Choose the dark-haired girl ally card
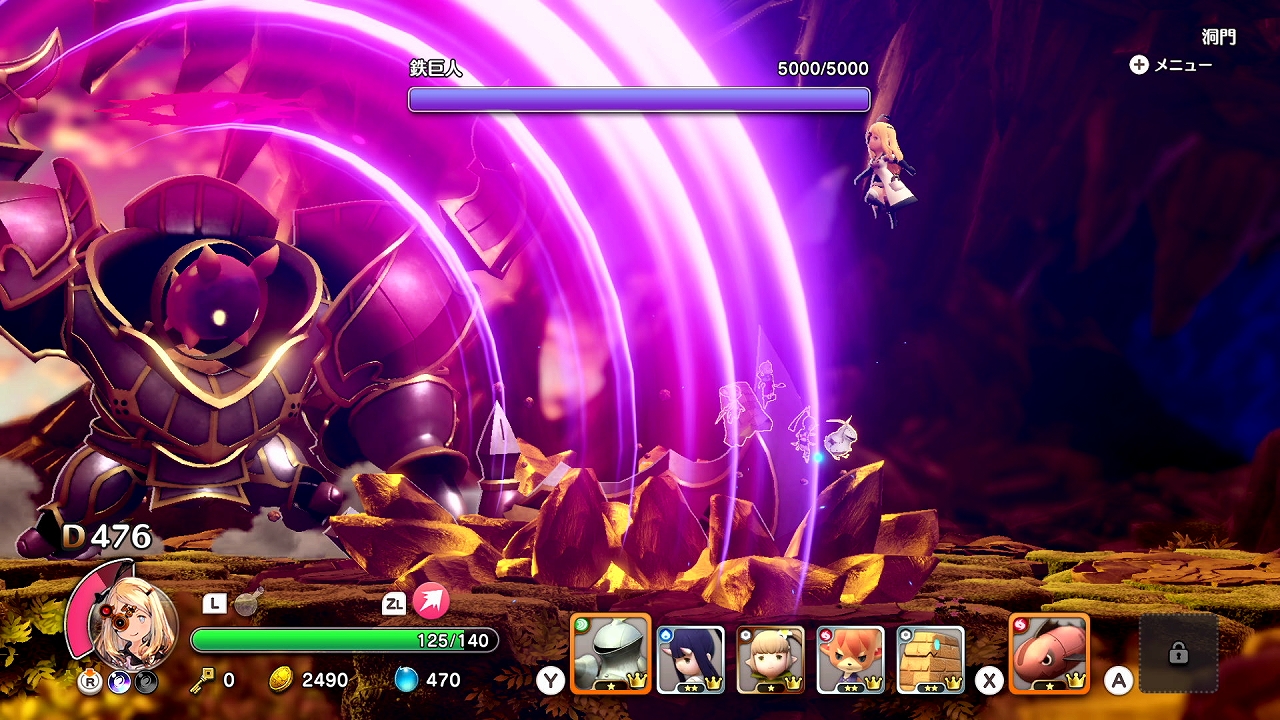The image size is (1280, 720). [x=691, y=659]
